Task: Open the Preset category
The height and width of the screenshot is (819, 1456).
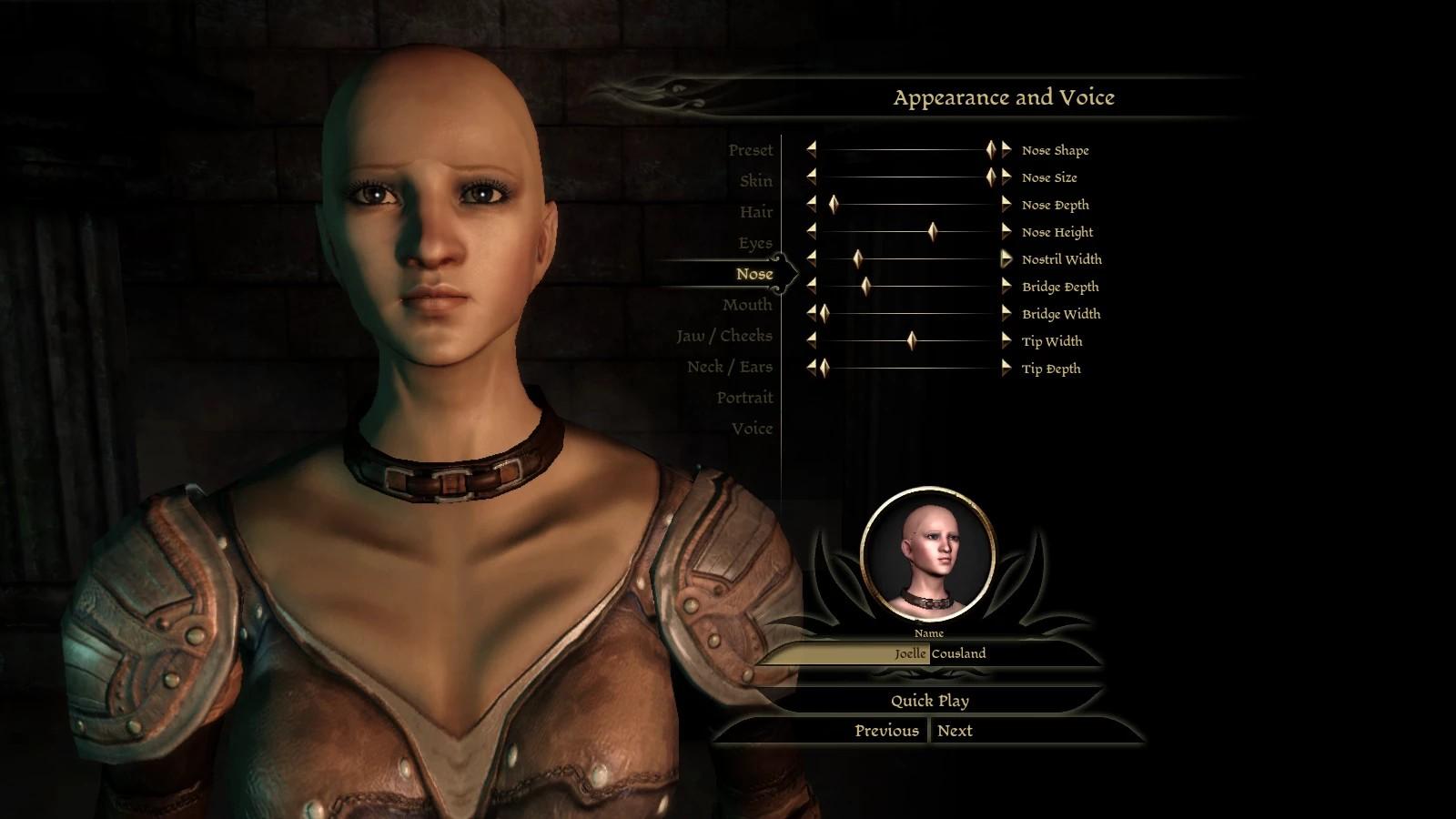Action: click(750, 150)
